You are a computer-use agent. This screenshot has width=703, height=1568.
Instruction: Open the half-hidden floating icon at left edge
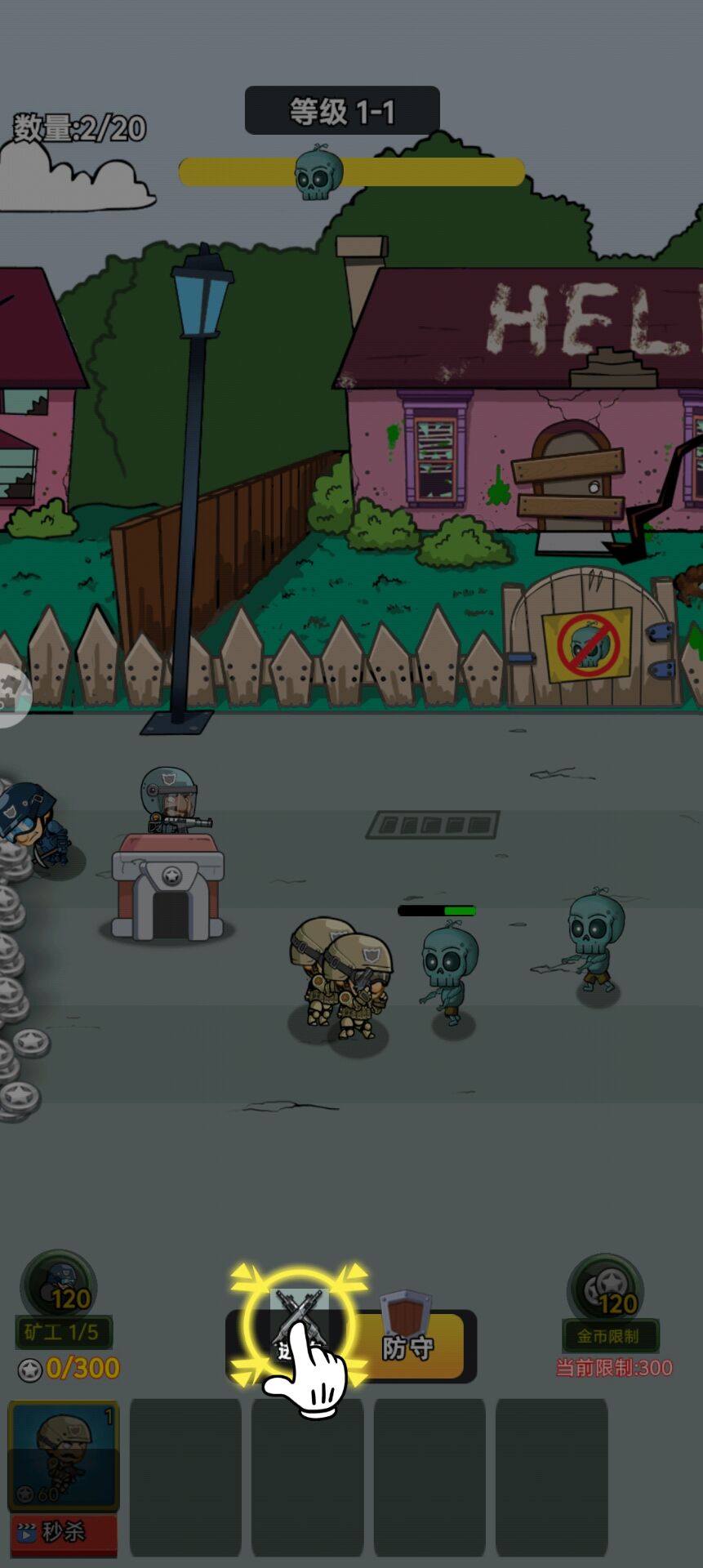click(11, 696)
